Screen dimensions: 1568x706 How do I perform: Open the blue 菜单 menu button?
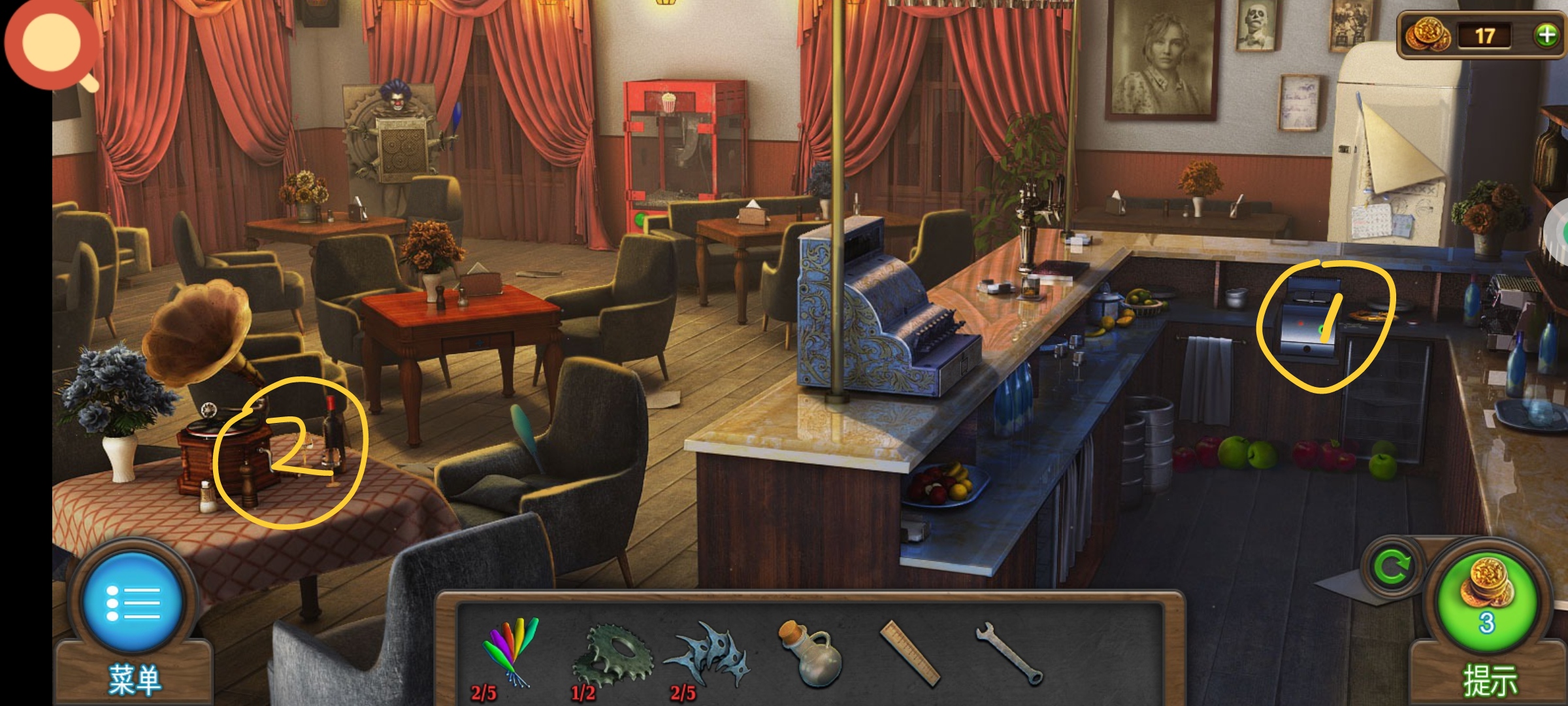click(x=133, y=603)
